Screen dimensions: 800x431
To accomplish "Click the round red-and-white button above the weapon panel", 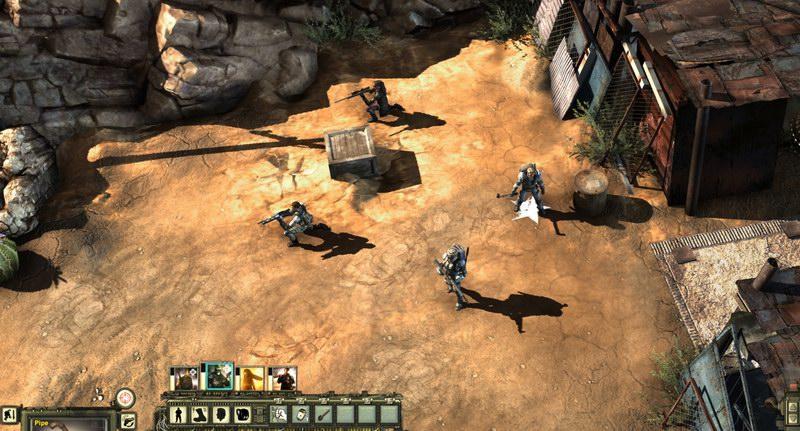I will [125, 397].
